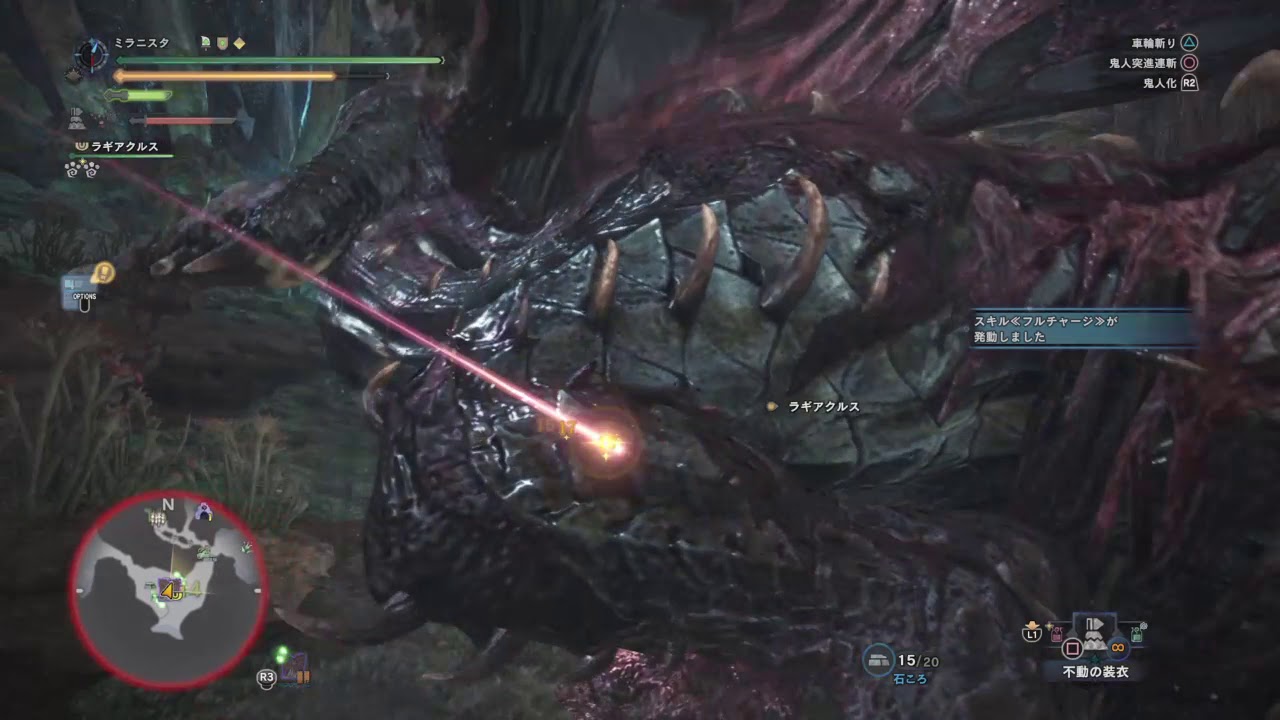Image resolution: width=1280 pixels, height=720 pixels.
Task: Click the sharpness buff icon beside ミラニスタ
Action: coord(206,42)
